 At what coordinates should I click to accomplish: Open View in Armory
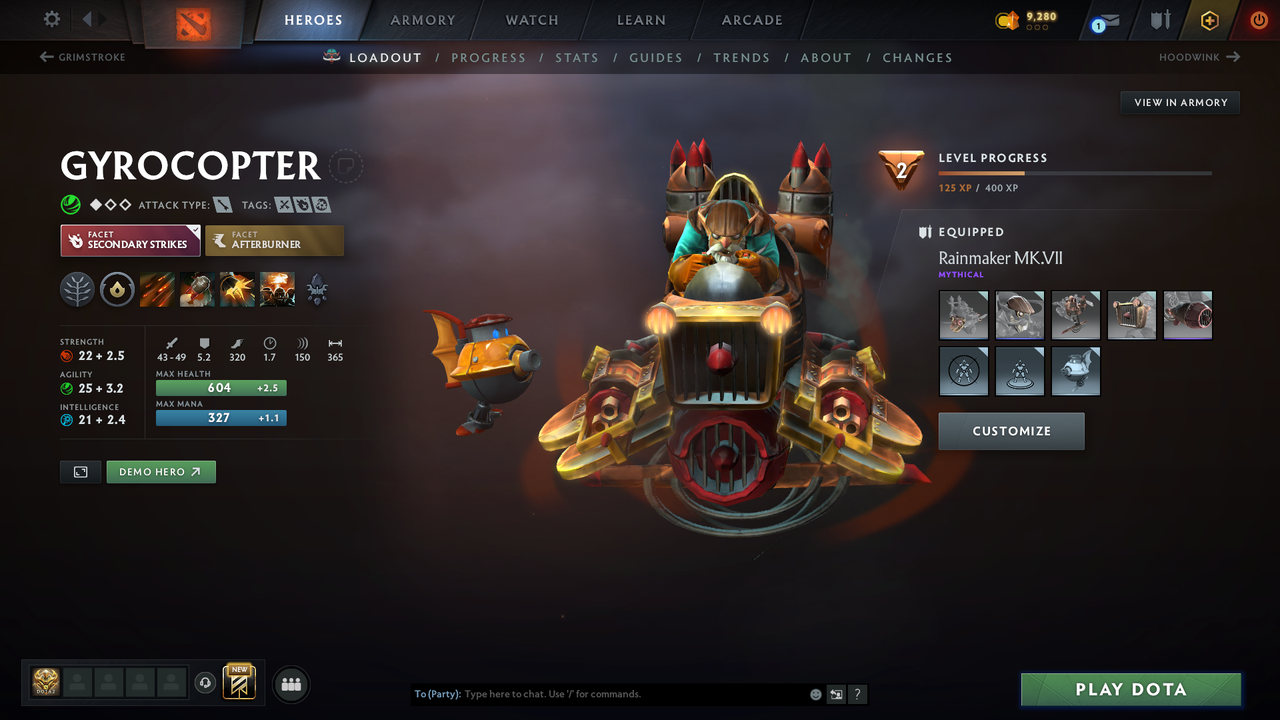coord(1179,102)
